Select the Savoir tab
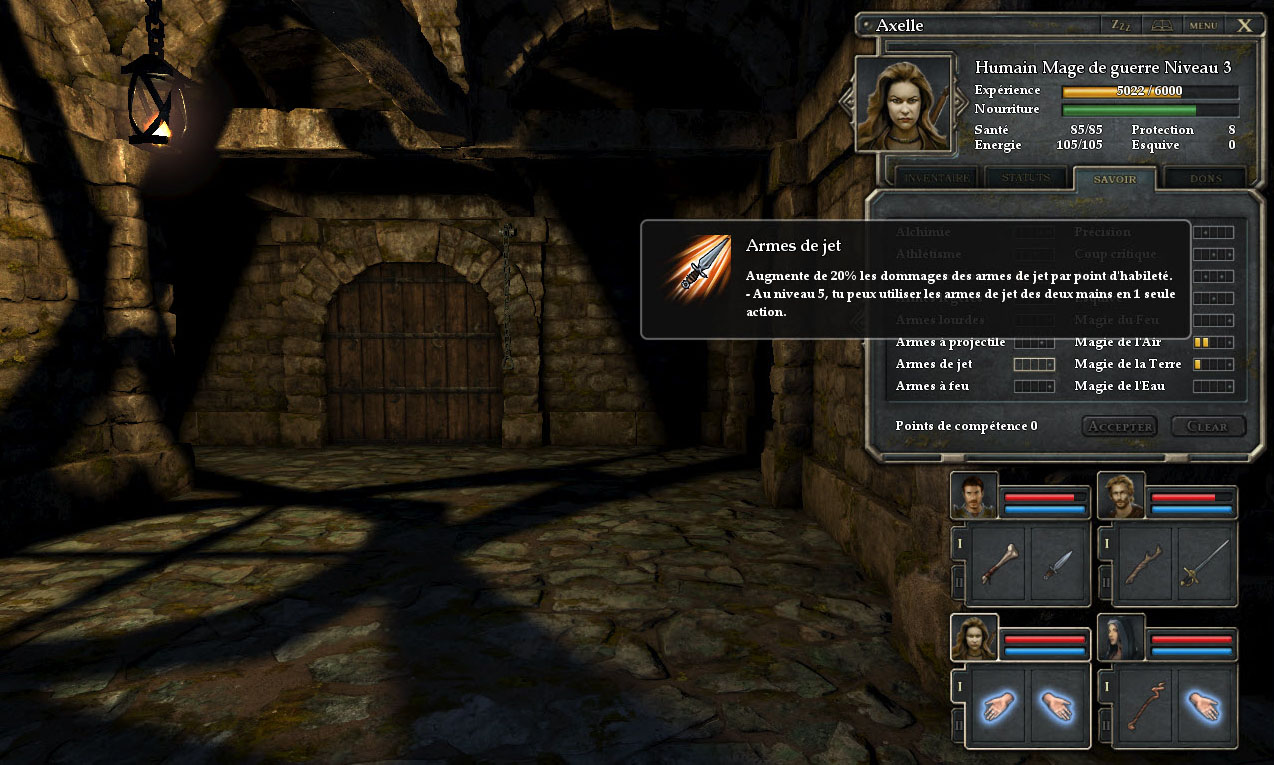The height and width of the screenshot is (765, 1274). 1114,179
